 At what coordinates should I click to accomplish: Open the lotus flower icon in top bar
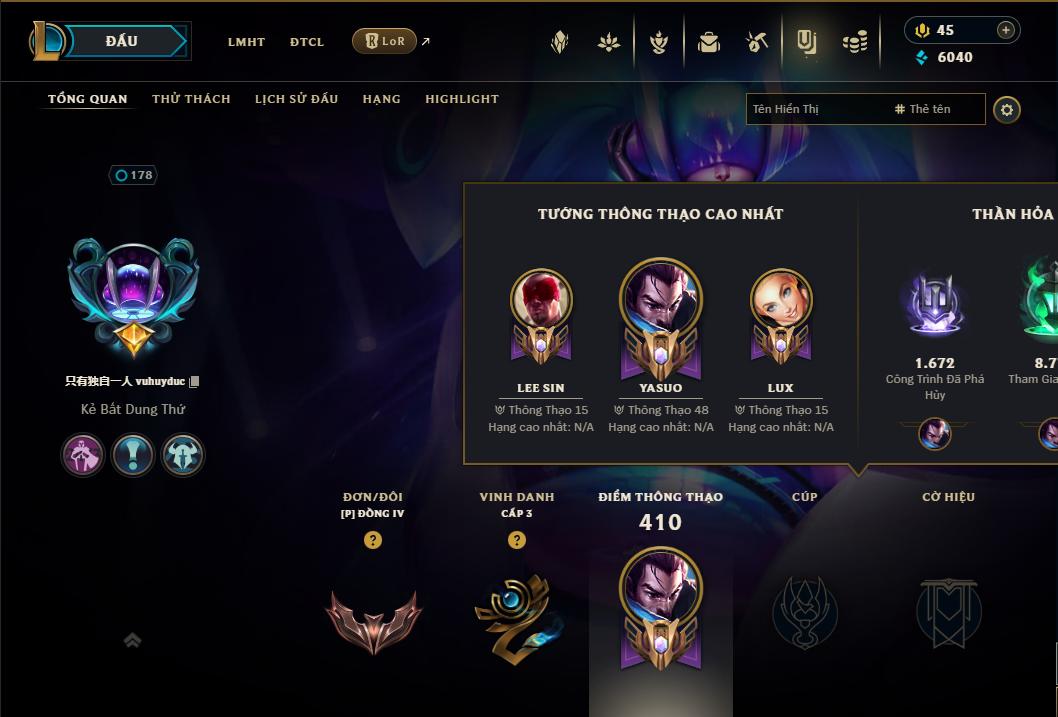(609, 42)
